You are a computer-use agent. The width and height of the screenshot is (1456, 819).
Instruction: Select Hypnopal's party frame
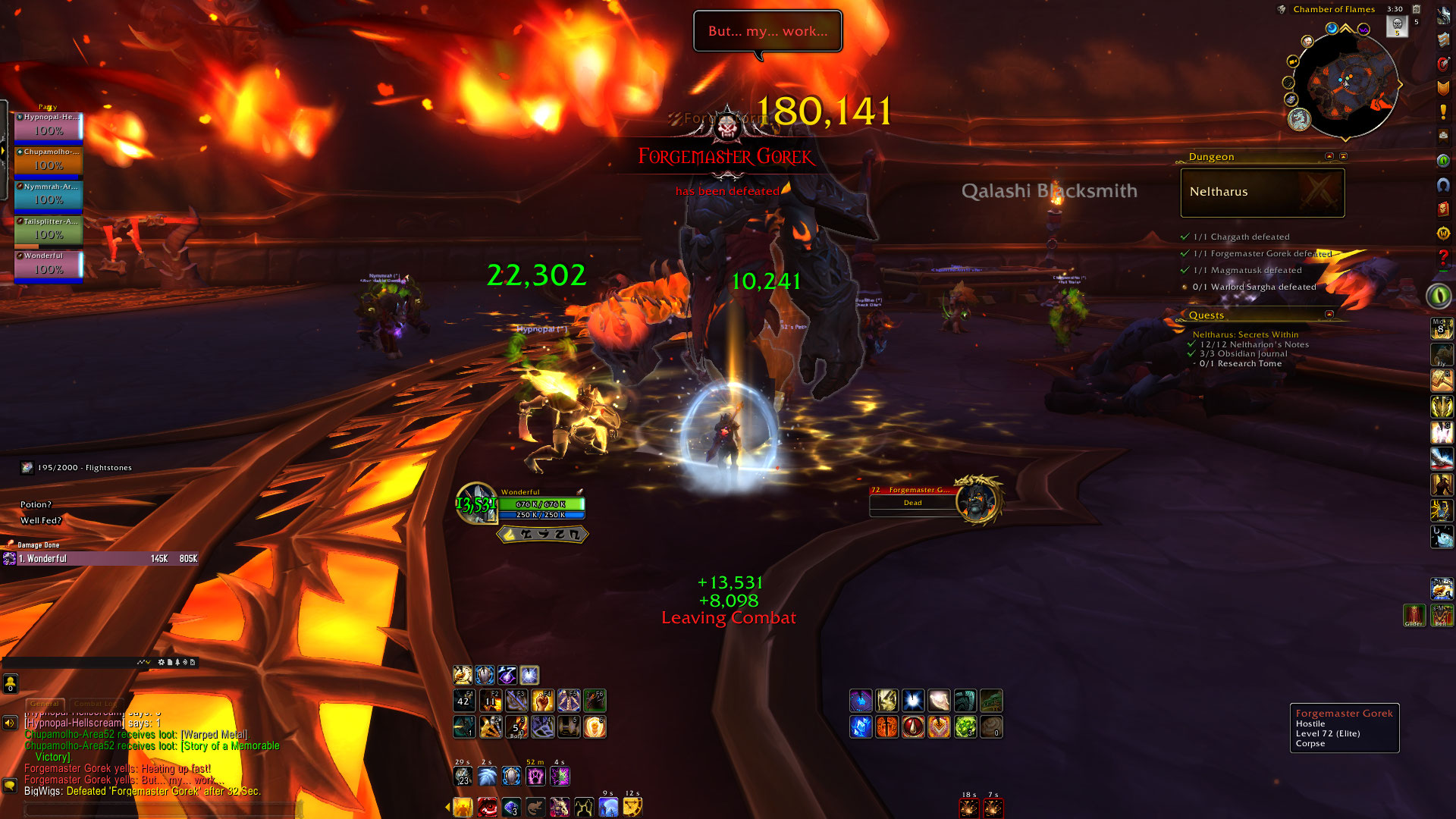click(x=49, y=127)
